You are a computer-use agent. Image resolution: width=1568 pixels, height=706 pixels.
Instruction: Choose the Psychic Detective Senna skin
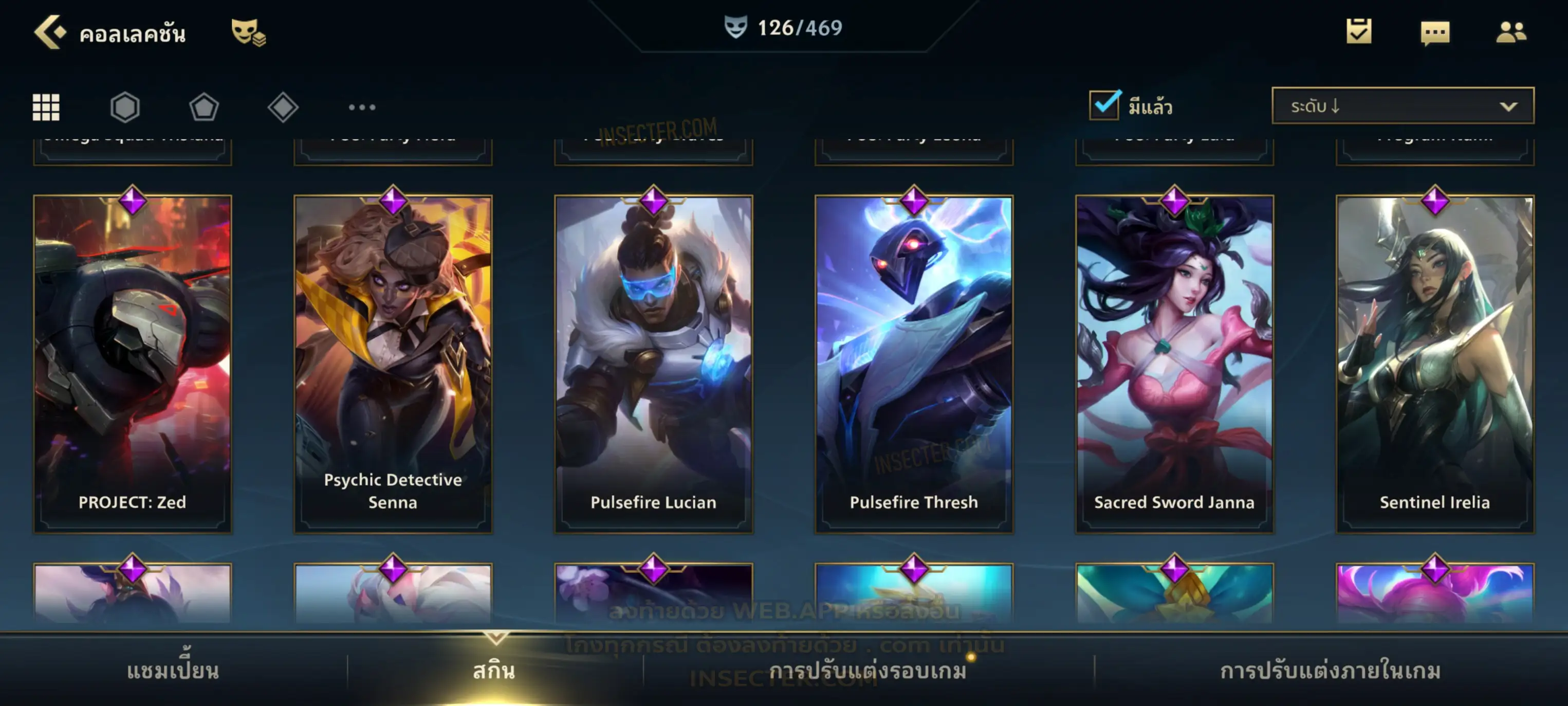[x=393, y=364]
